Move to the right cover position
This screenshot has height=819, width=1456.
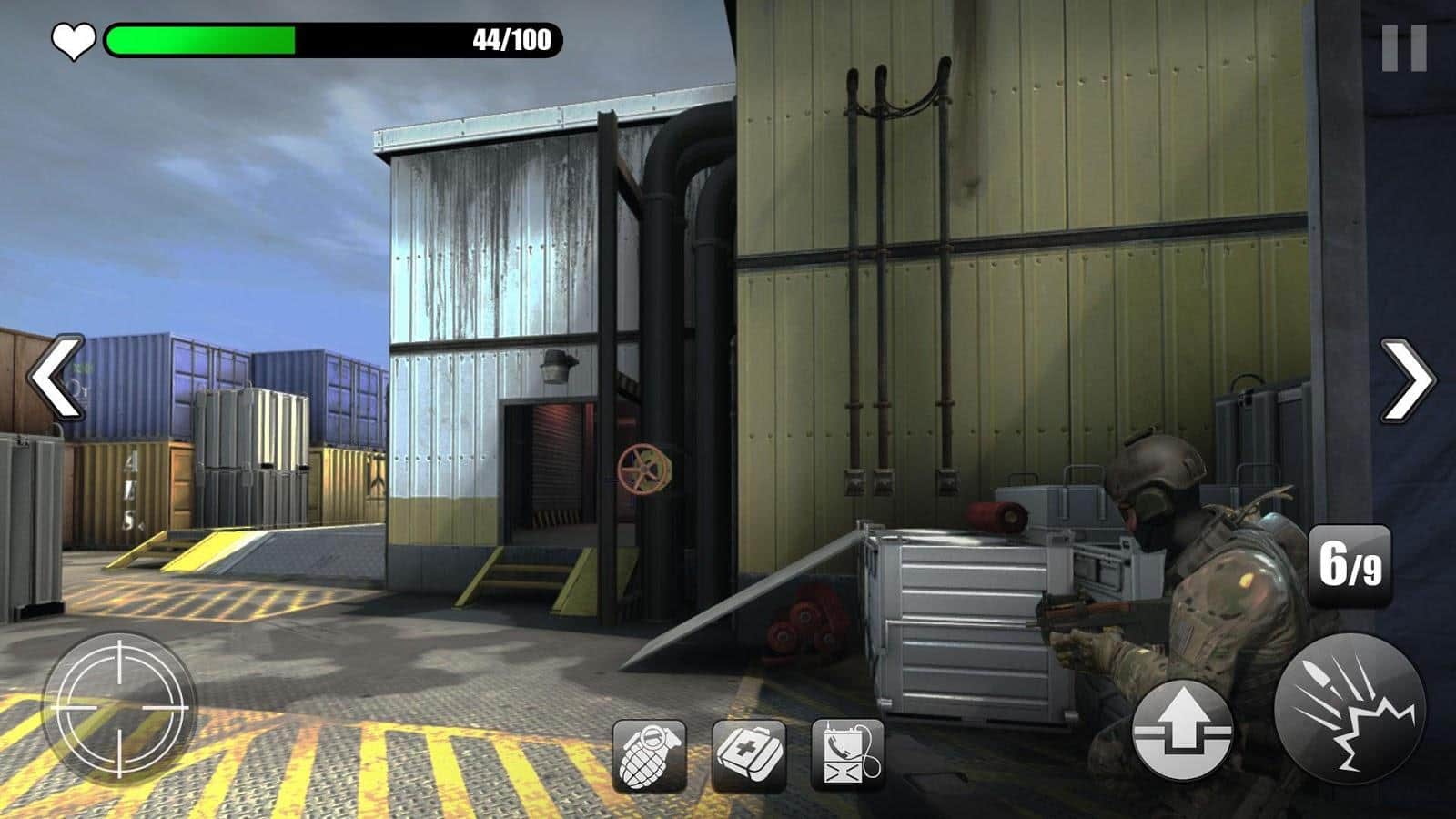click(1406, 379)
